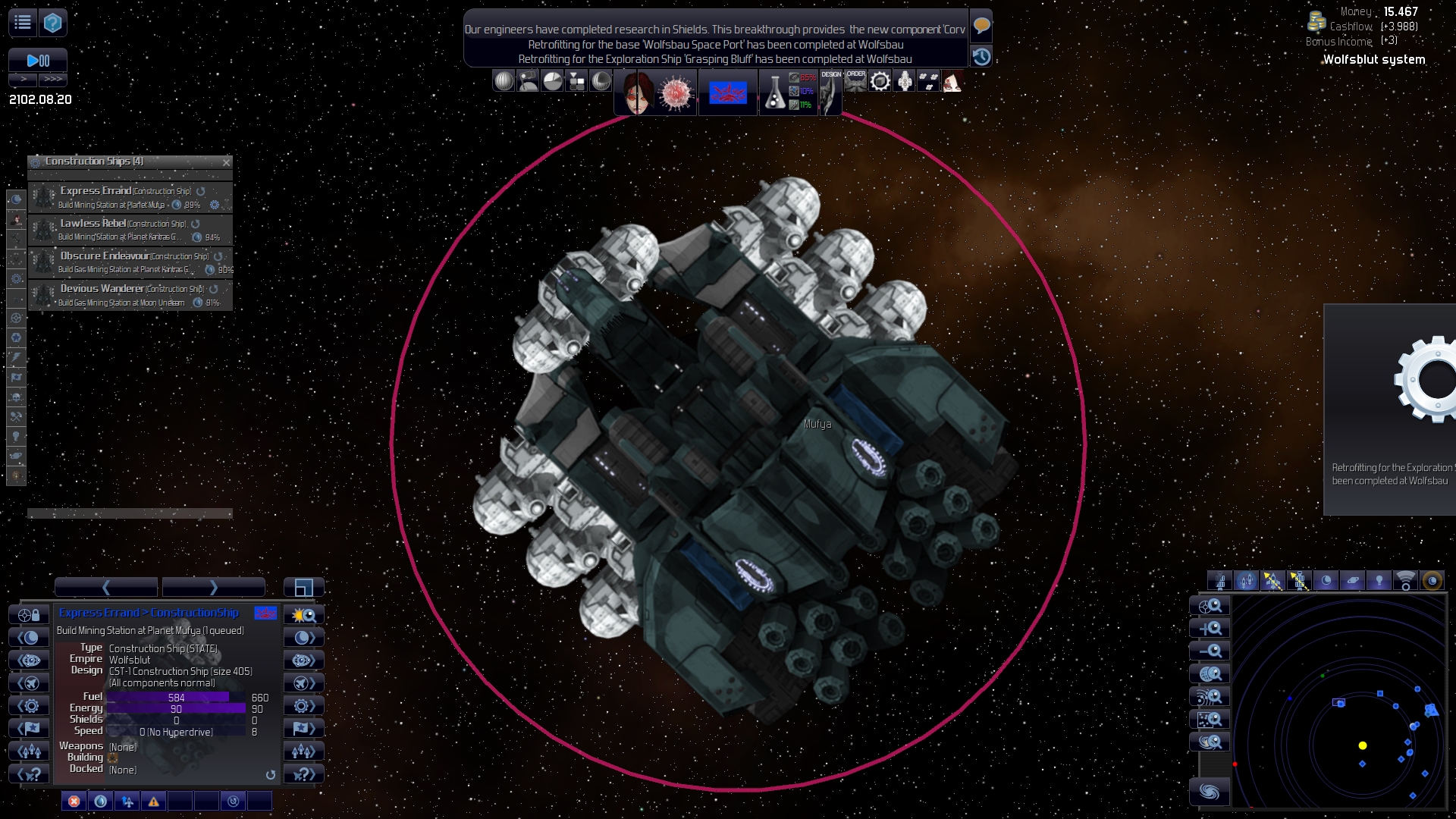Viewport: 1456px width, 819px height.
Task: Zoom in using the plus magnifier button
Action: point(1210,629)
